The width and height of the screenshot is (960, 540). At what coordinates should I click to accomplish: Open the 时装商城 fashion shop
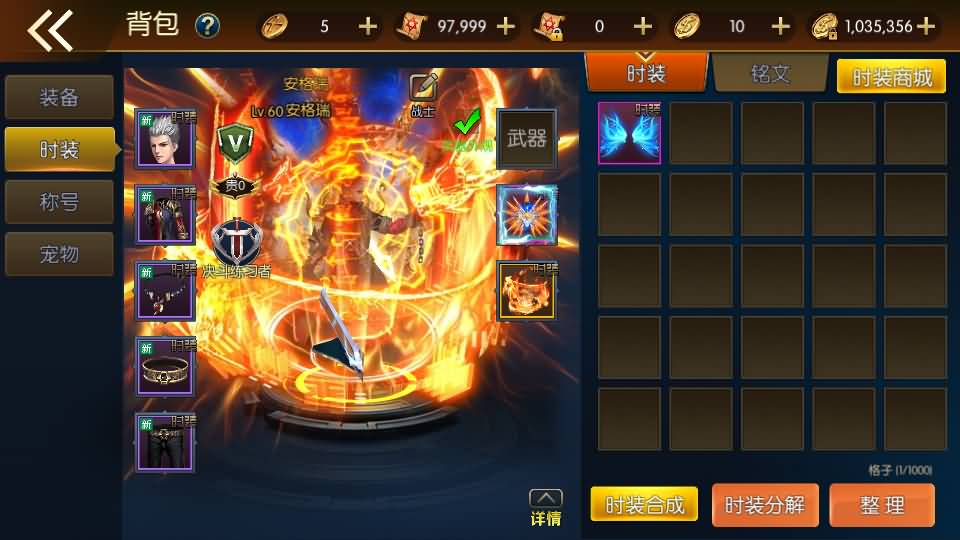point(891,77)
